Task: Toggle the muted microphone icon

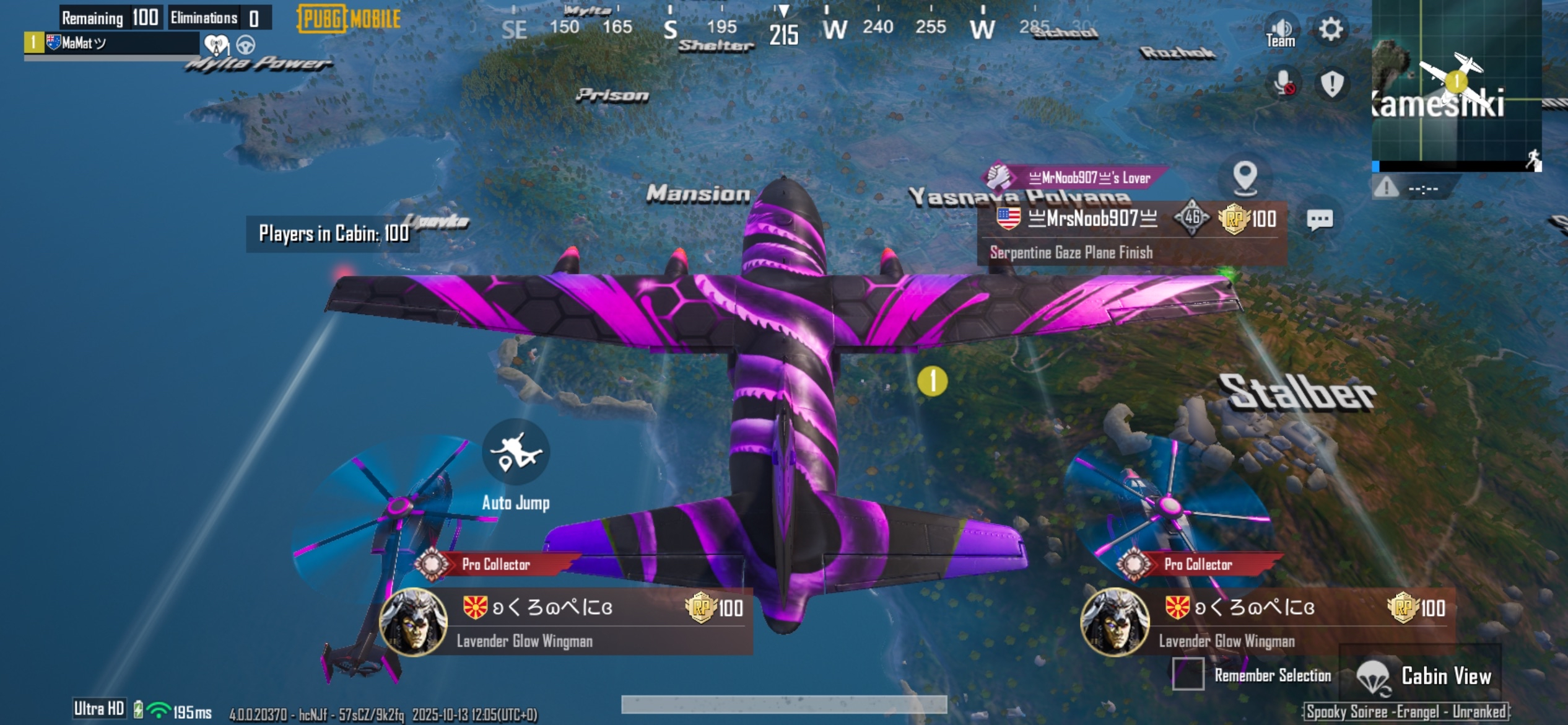Action: (1283, 84)
